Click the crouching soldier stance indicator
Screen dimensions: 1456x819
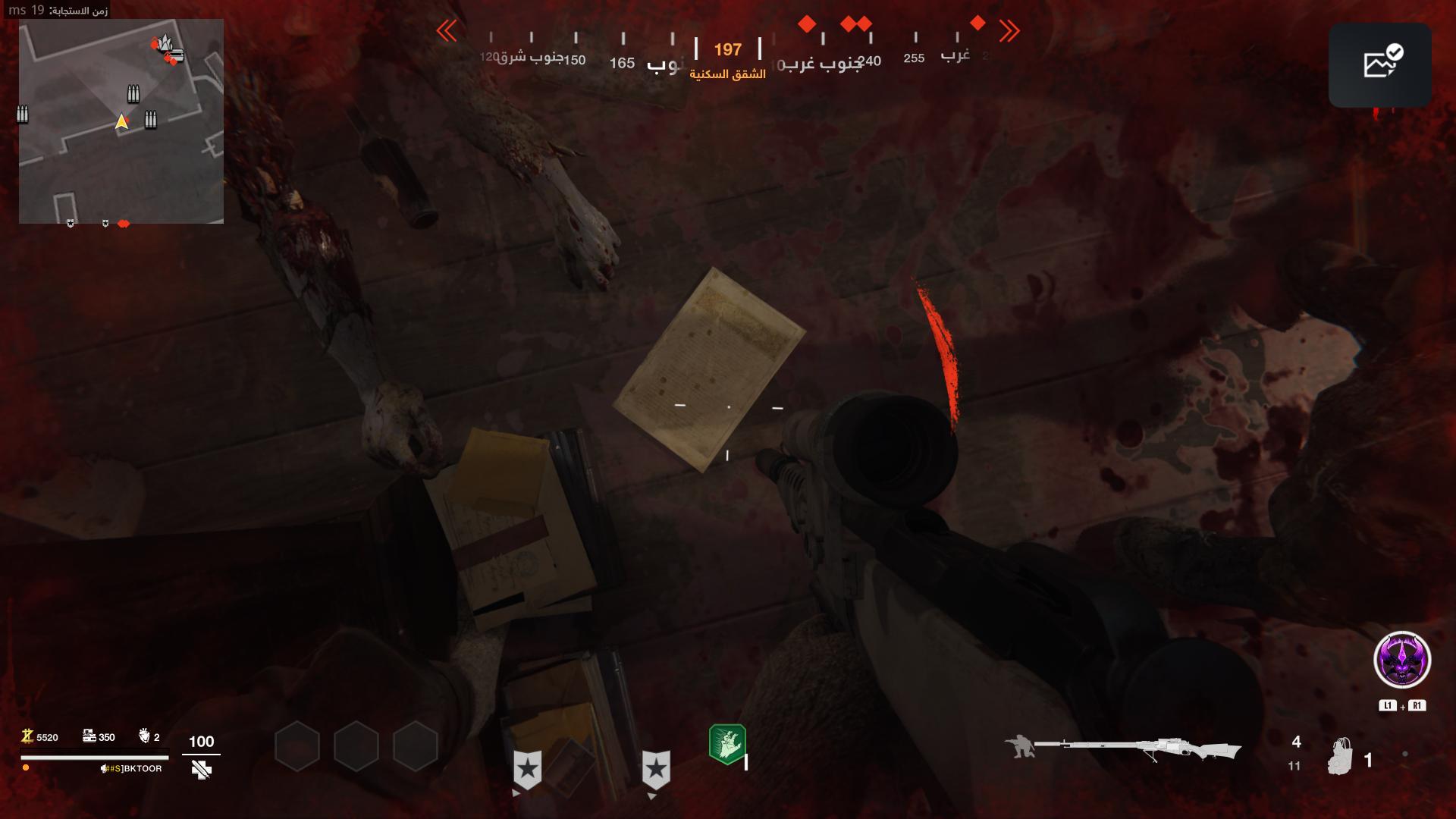[x=1018, y=746]
